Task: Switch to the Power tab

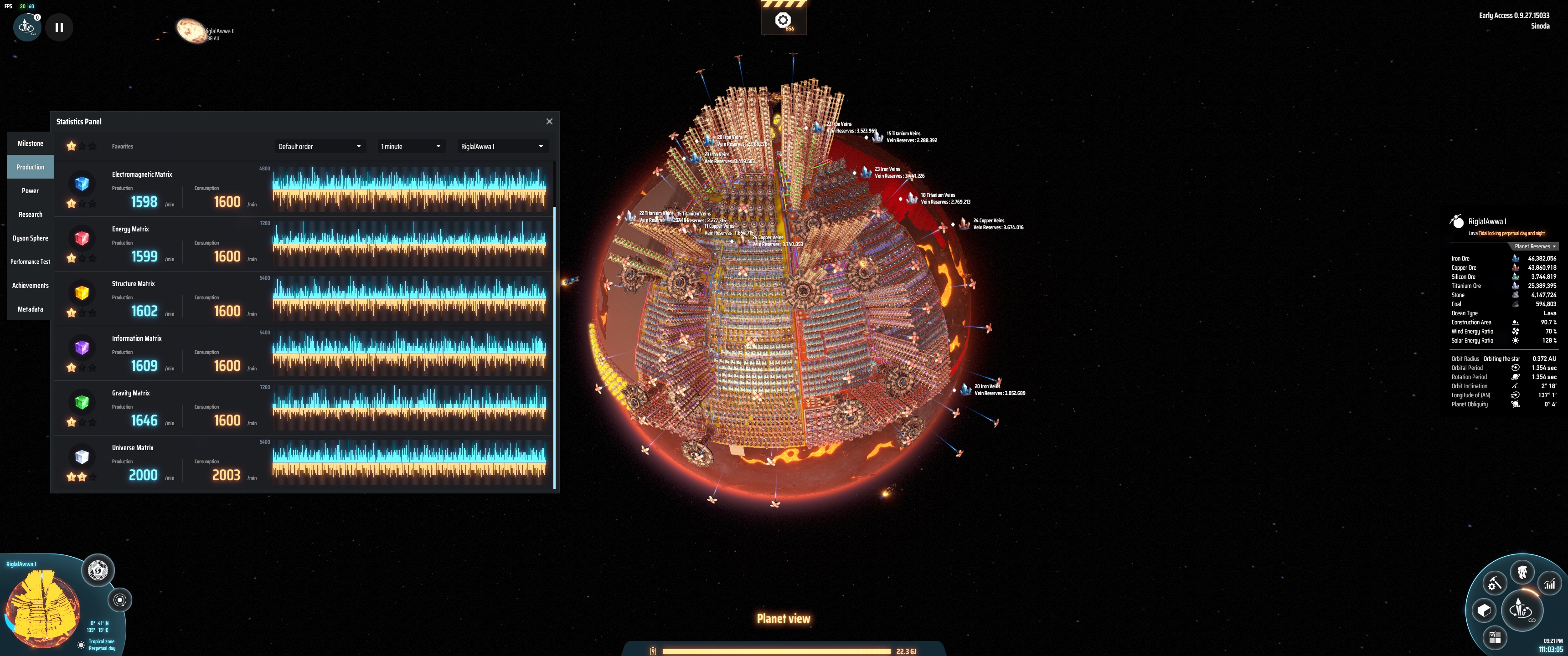Action: pos(30,190)
